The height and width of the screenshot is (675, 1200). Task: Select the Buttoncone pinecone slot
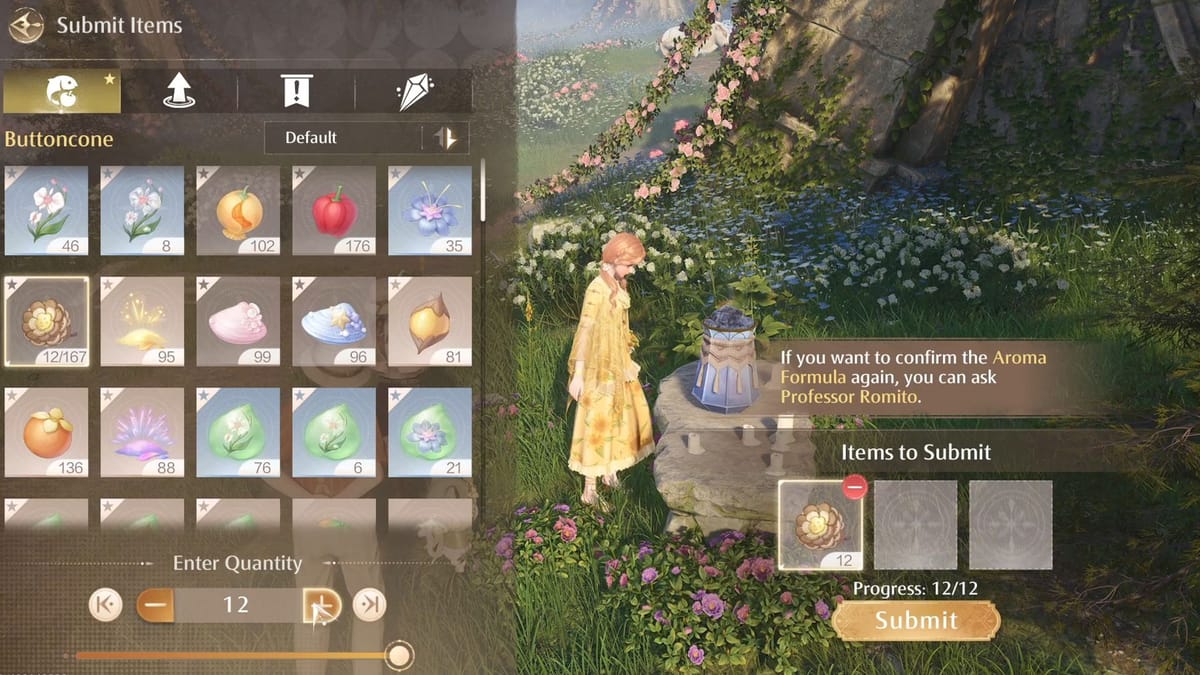(46, 320)
